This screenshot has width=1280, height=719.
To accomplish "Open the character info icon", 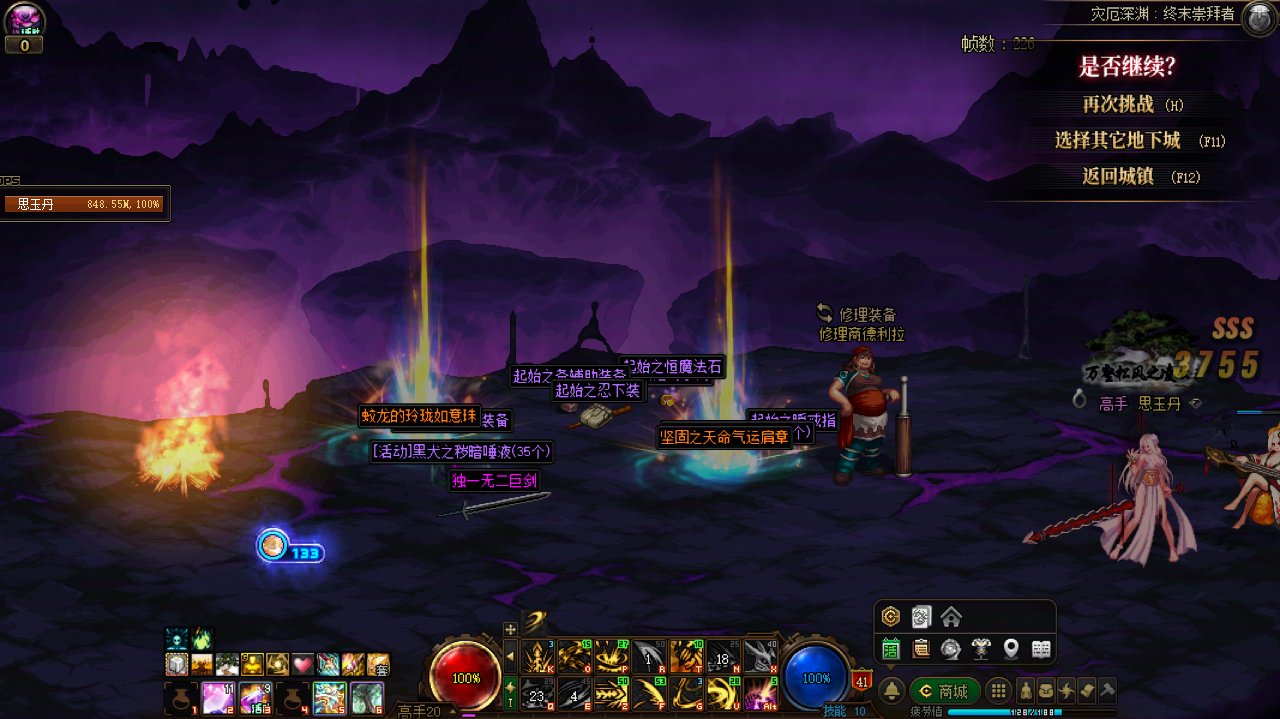I will click(x=1025, y=691).
